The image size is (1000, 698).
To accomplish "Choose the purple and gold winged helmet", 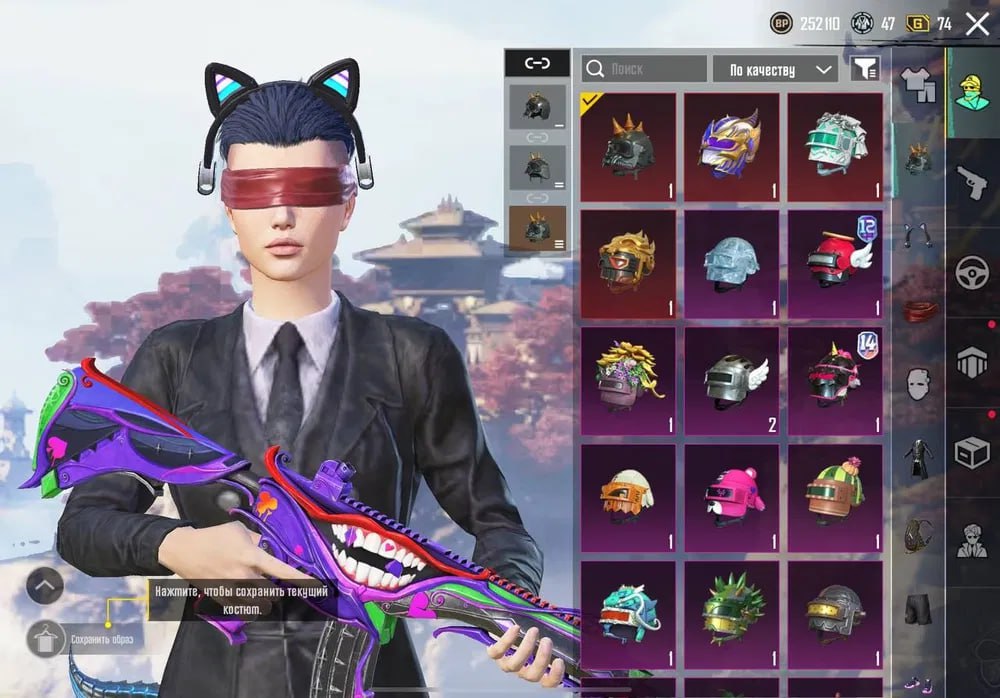I will [x=731, y=147].
